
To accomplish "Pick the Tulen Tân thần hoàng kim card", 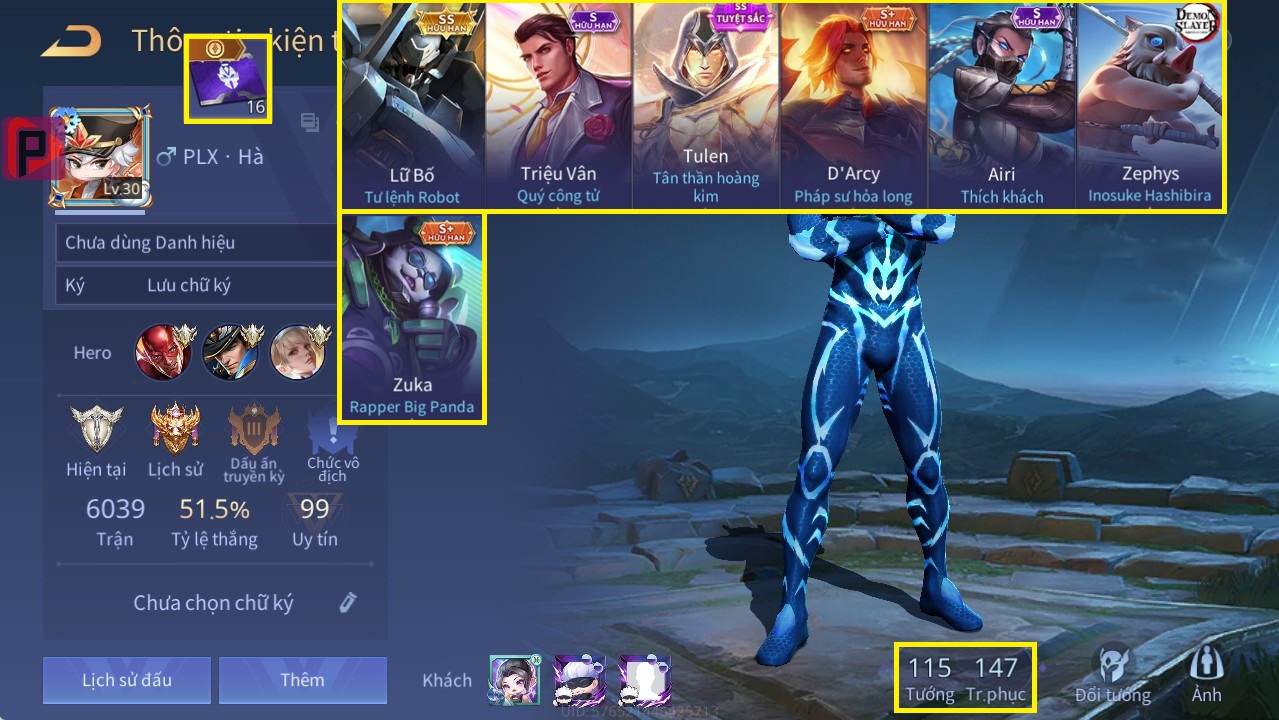I will click(x=706, y=106).
